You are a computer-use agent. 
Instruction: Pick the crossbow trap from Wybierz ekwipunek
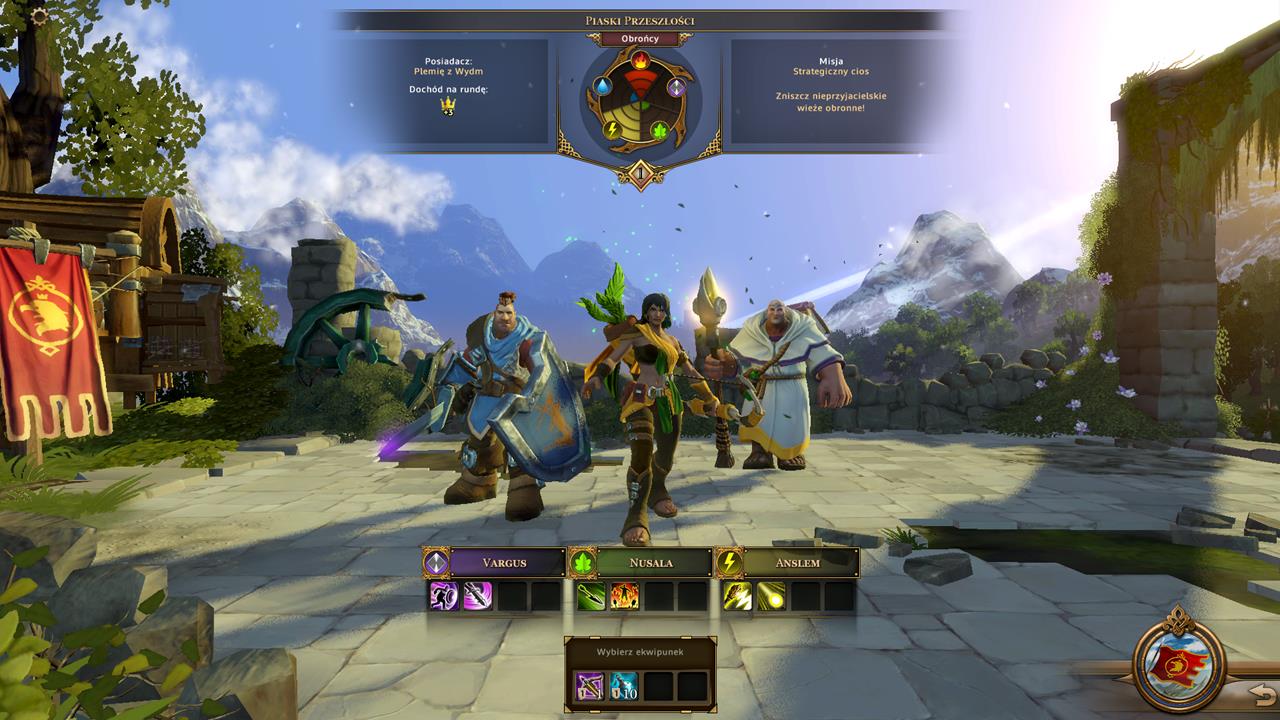[589, 684]
